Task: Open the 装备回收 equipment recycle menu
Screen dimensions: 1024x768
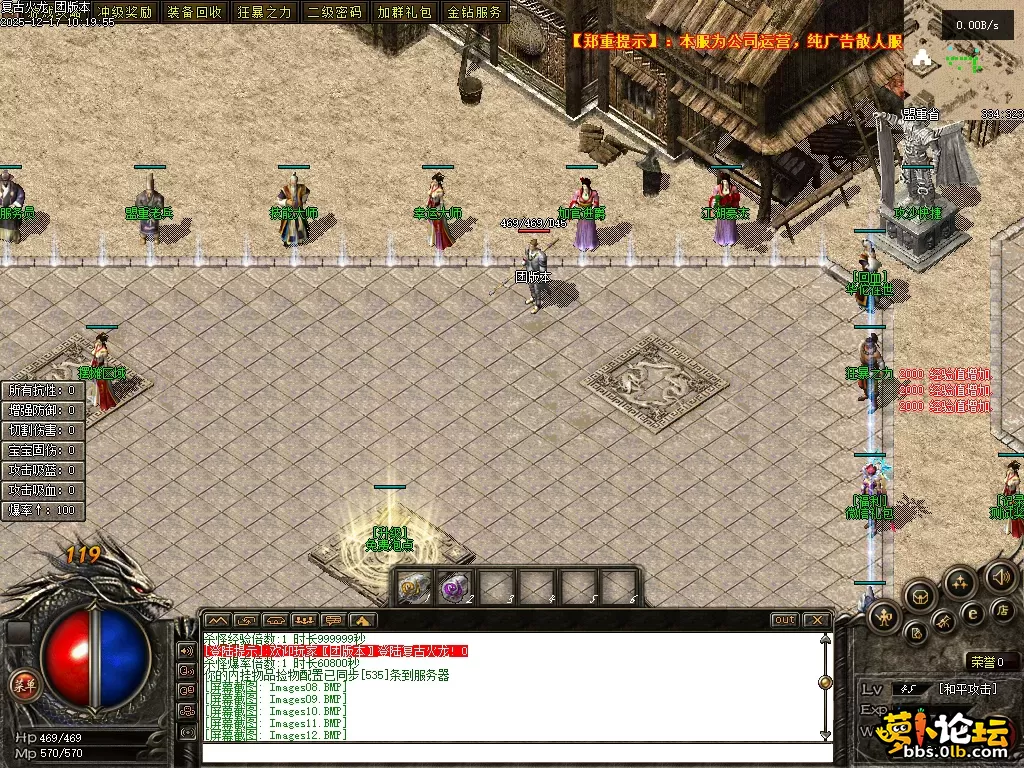Action: coord(195,13)
